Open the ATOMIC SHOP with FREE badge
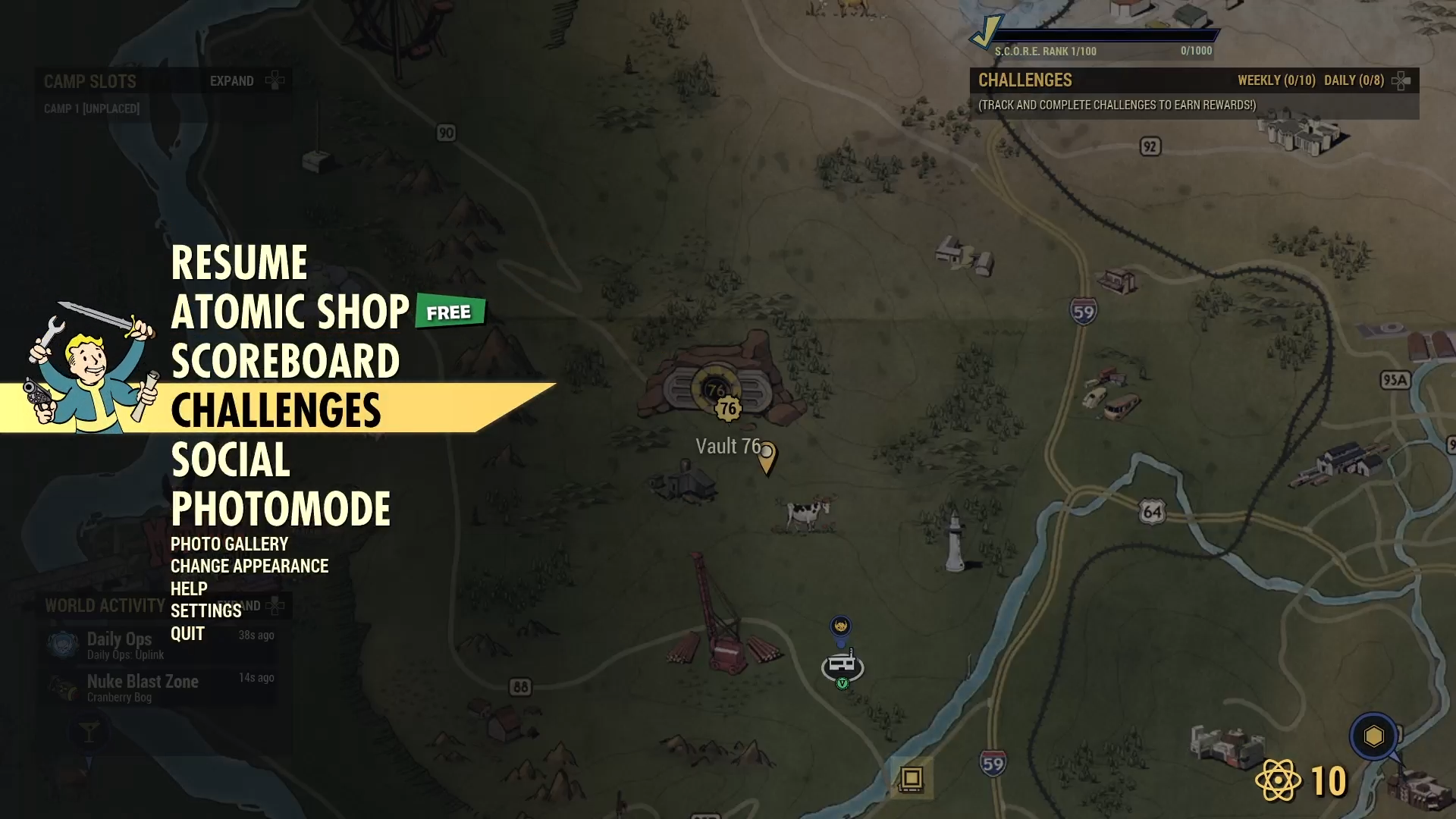 click(x=290, y=309)
